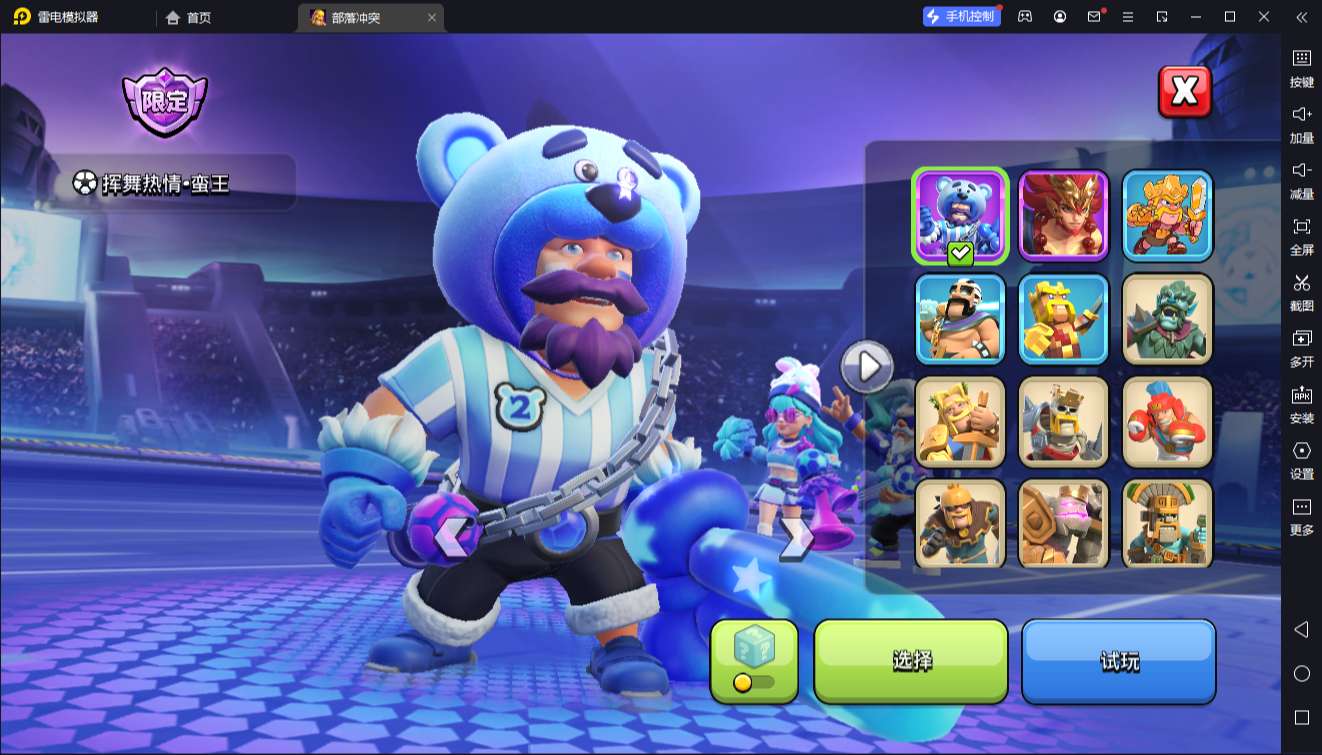Screen dimensions: 1322x755
Task: Choose the red-maned lion skin thumbnail
Action: coord(1063,216)
